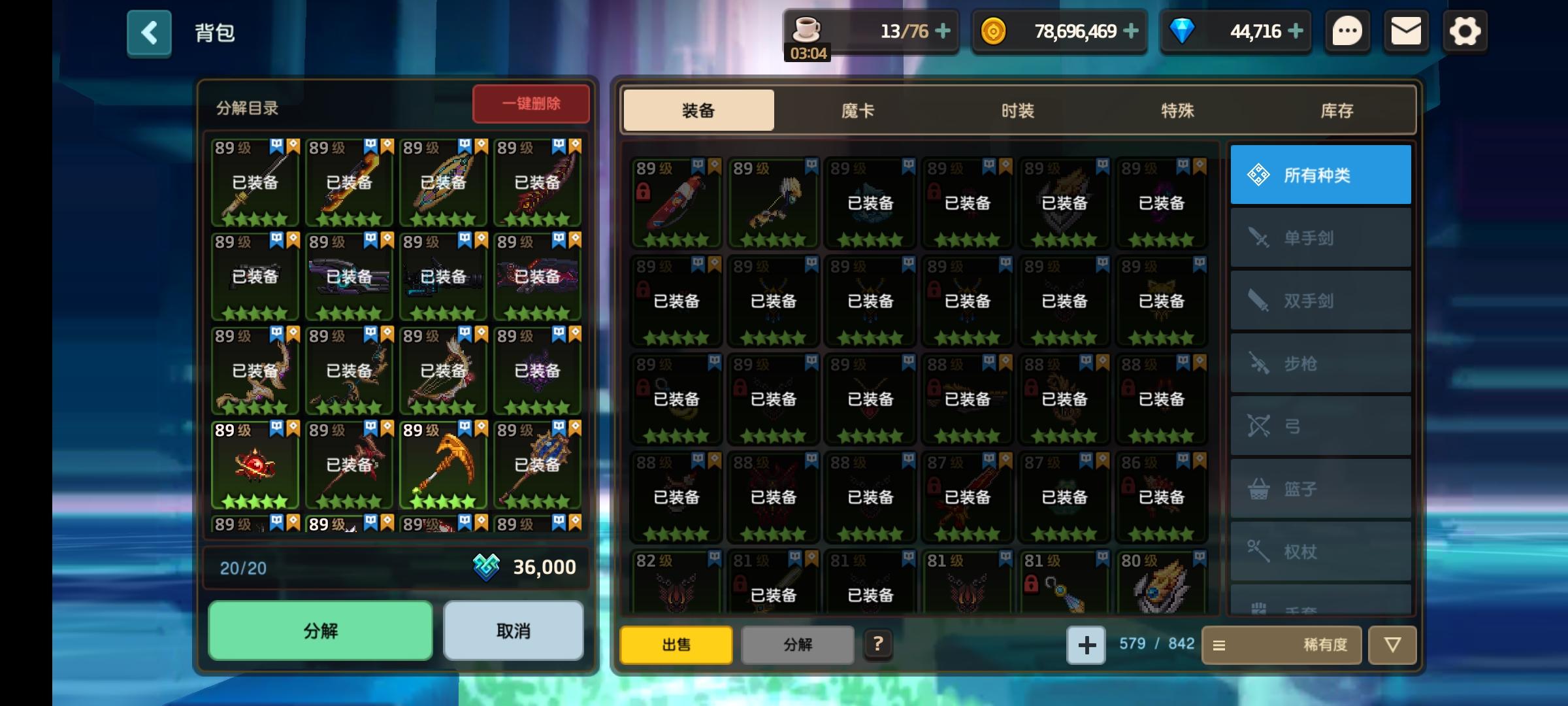
Task: Open the mail envelope icon
Action: pos(1406,30)
